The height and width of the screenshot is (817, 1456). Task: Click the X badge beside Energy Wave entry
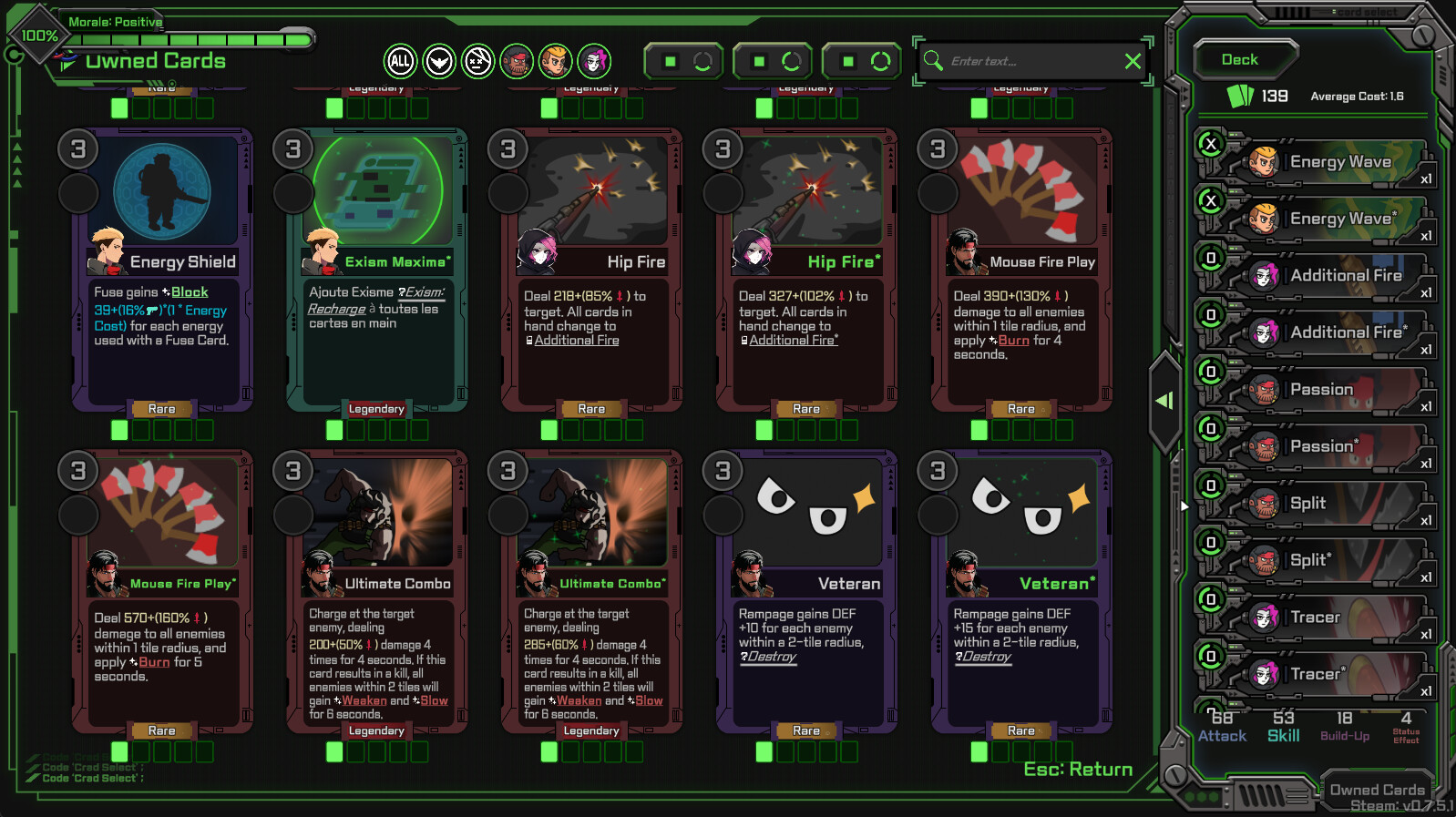click(x=1212, y=144)
